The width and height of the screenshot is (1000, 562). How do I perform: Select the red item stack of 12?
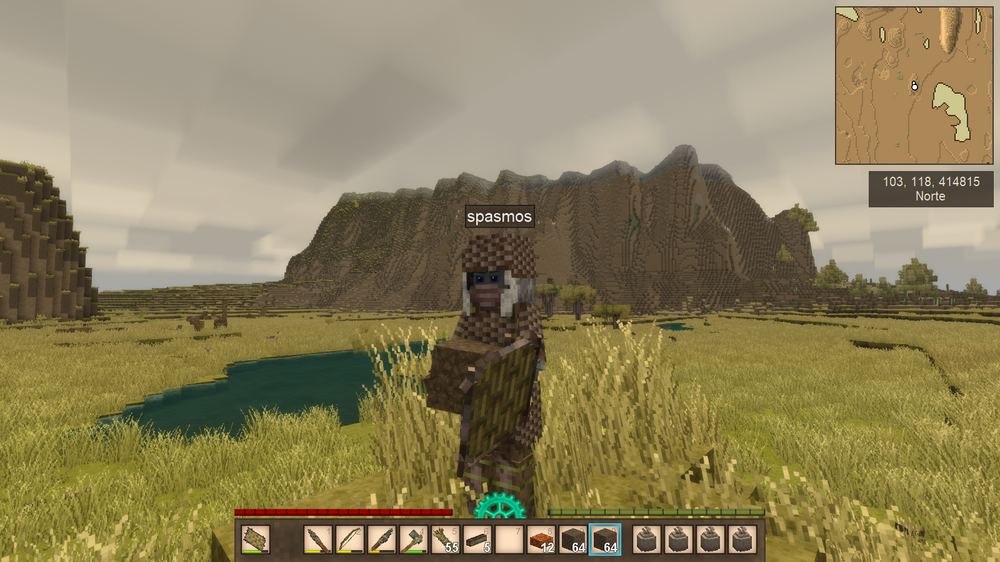point(541,540)
